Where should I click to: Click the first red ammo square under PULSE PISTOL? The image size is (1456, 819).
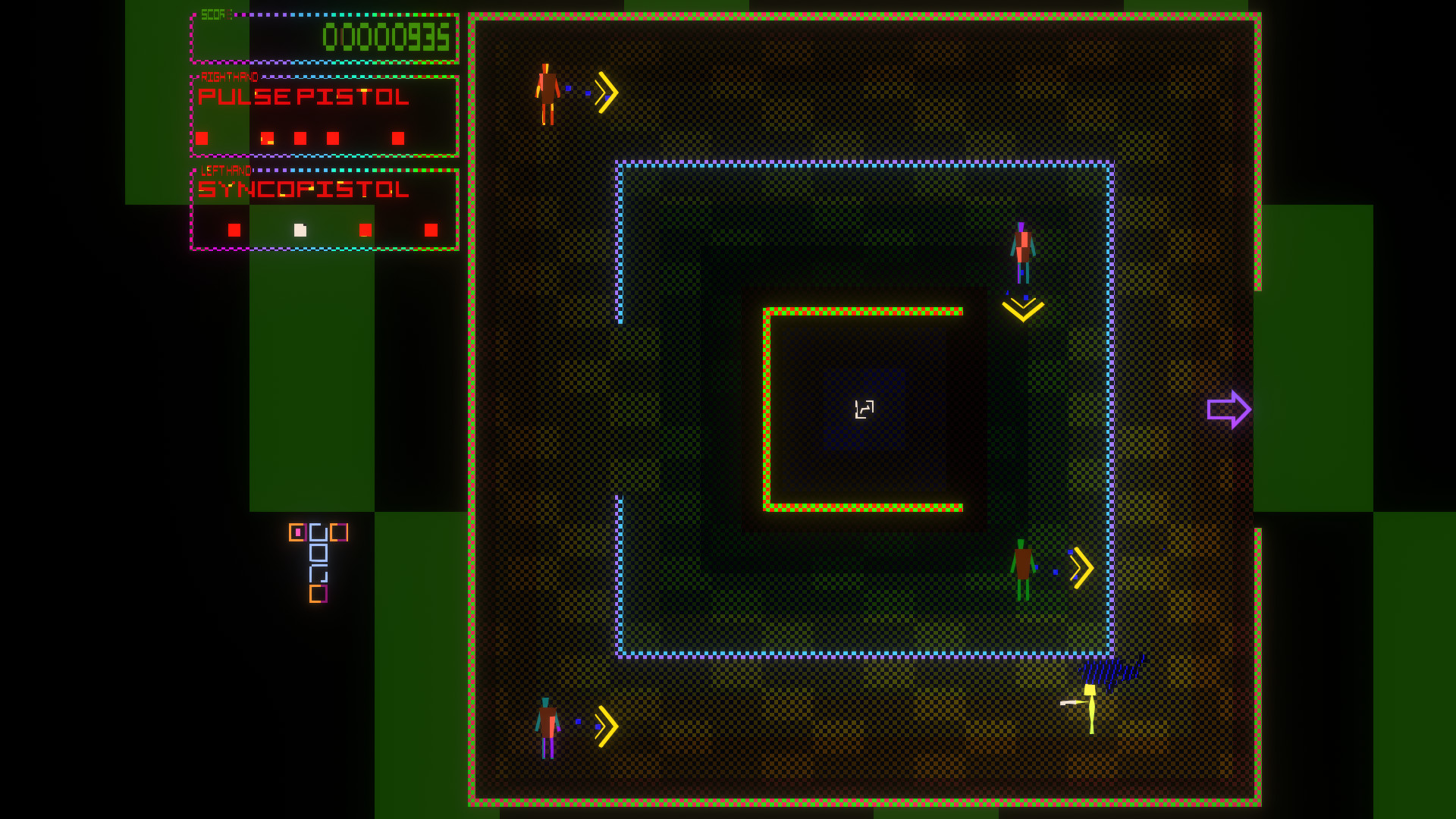(202, 139)
